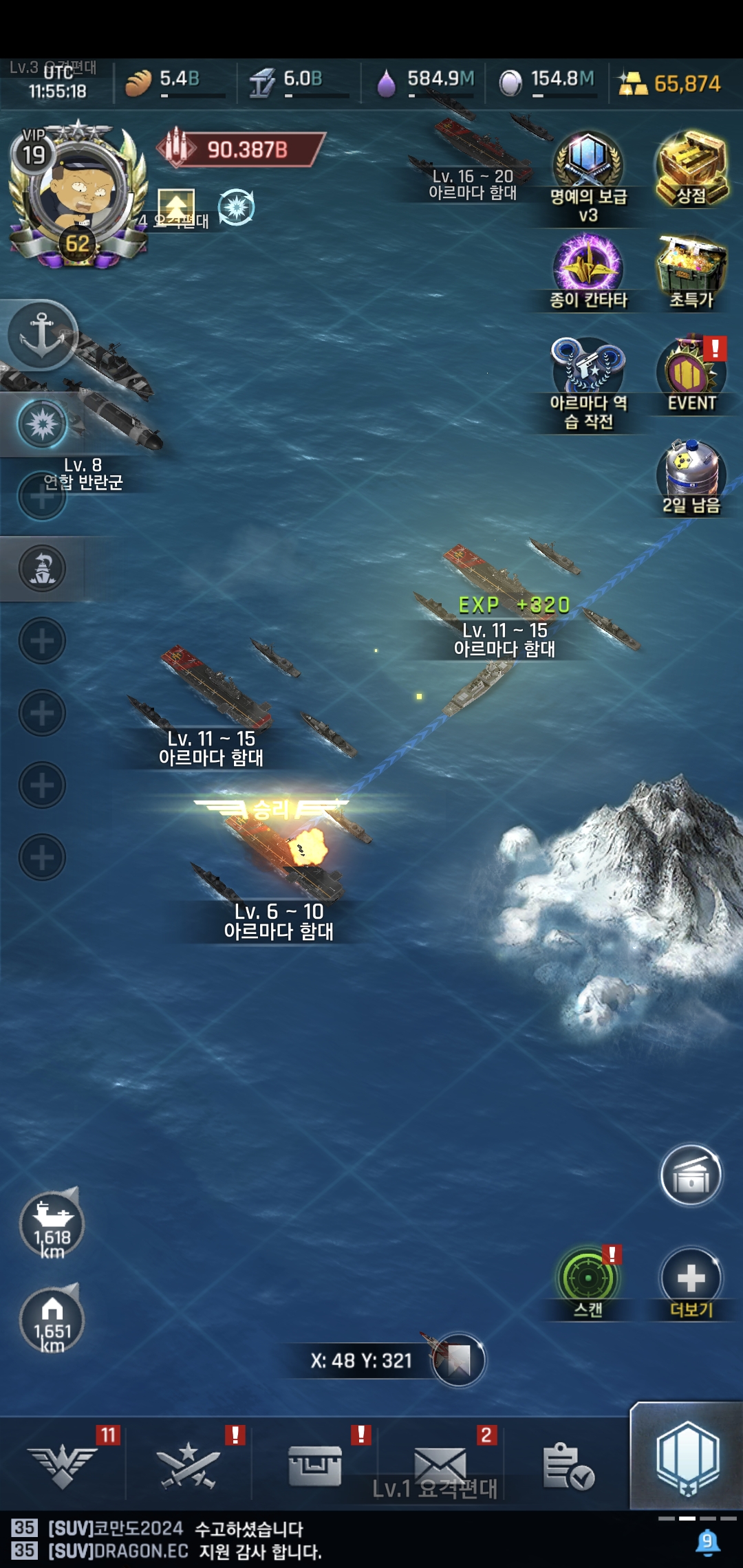This screenshot has width=743, height=1568.
Task: Open the 초특가 special offer chest
Action: point(691,268)
